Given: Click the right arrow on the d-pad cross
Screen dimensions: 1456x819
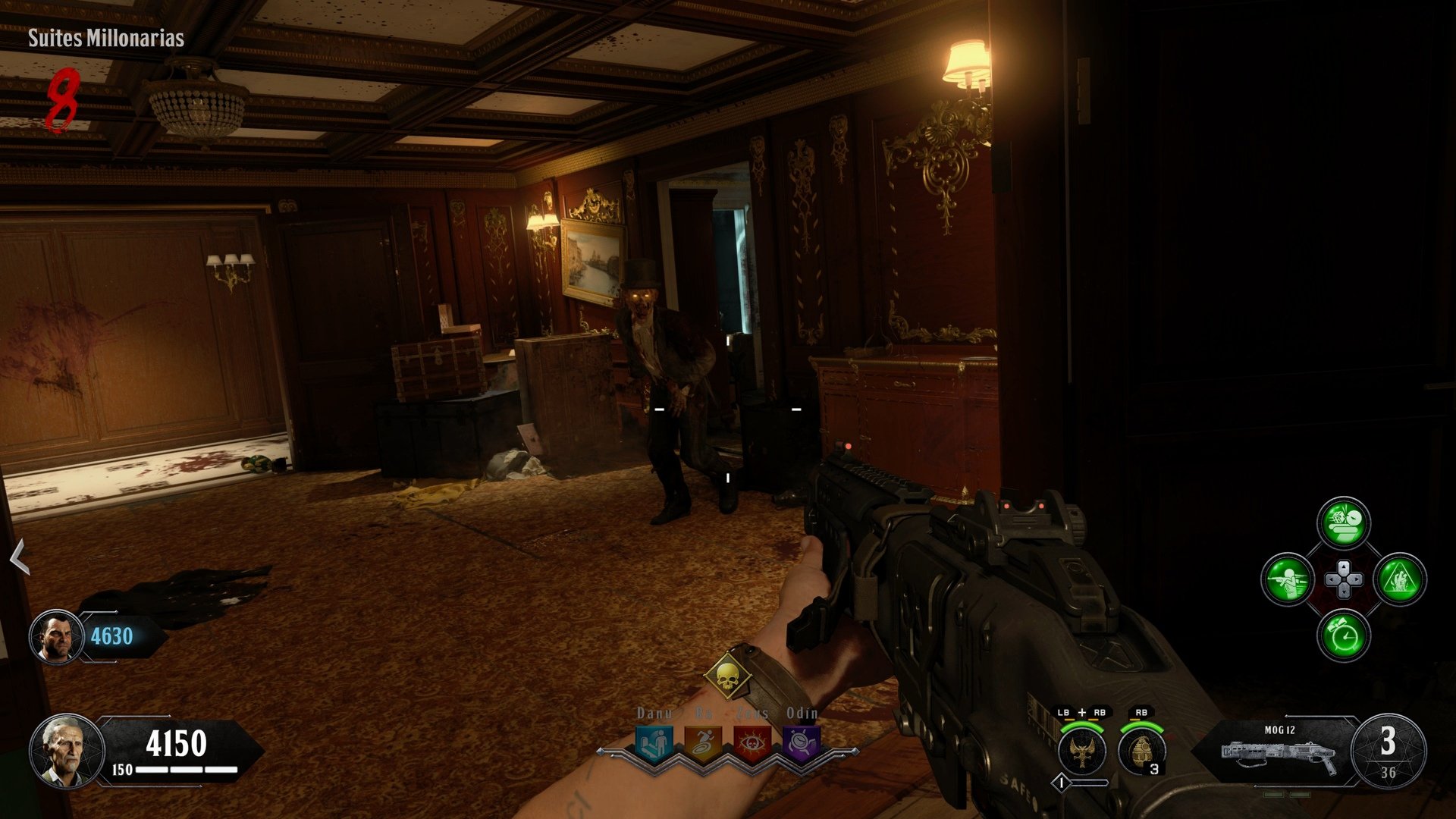Looking at the screenshot, I should [1355, 579].
